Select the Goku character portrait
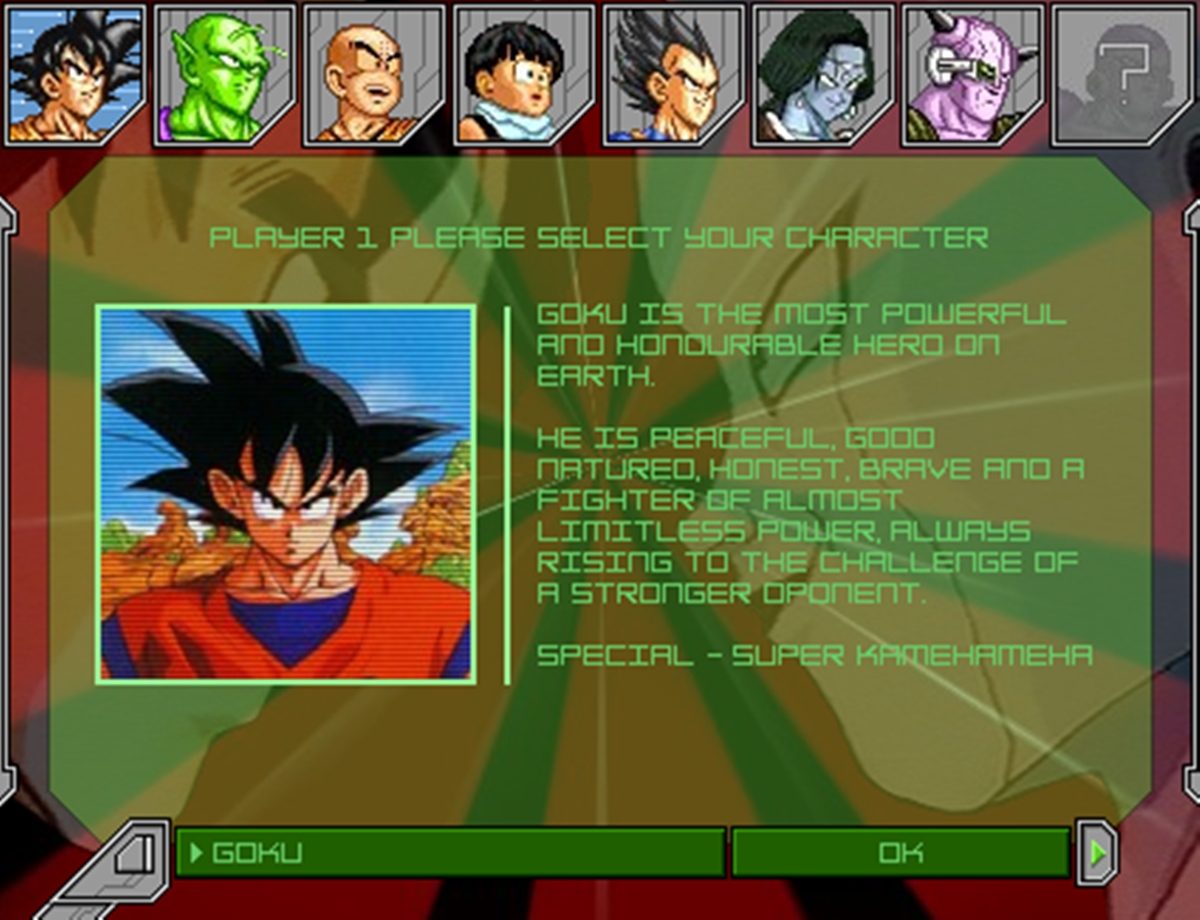Viewport: 1200px width, 920px height. pos(75,73)
